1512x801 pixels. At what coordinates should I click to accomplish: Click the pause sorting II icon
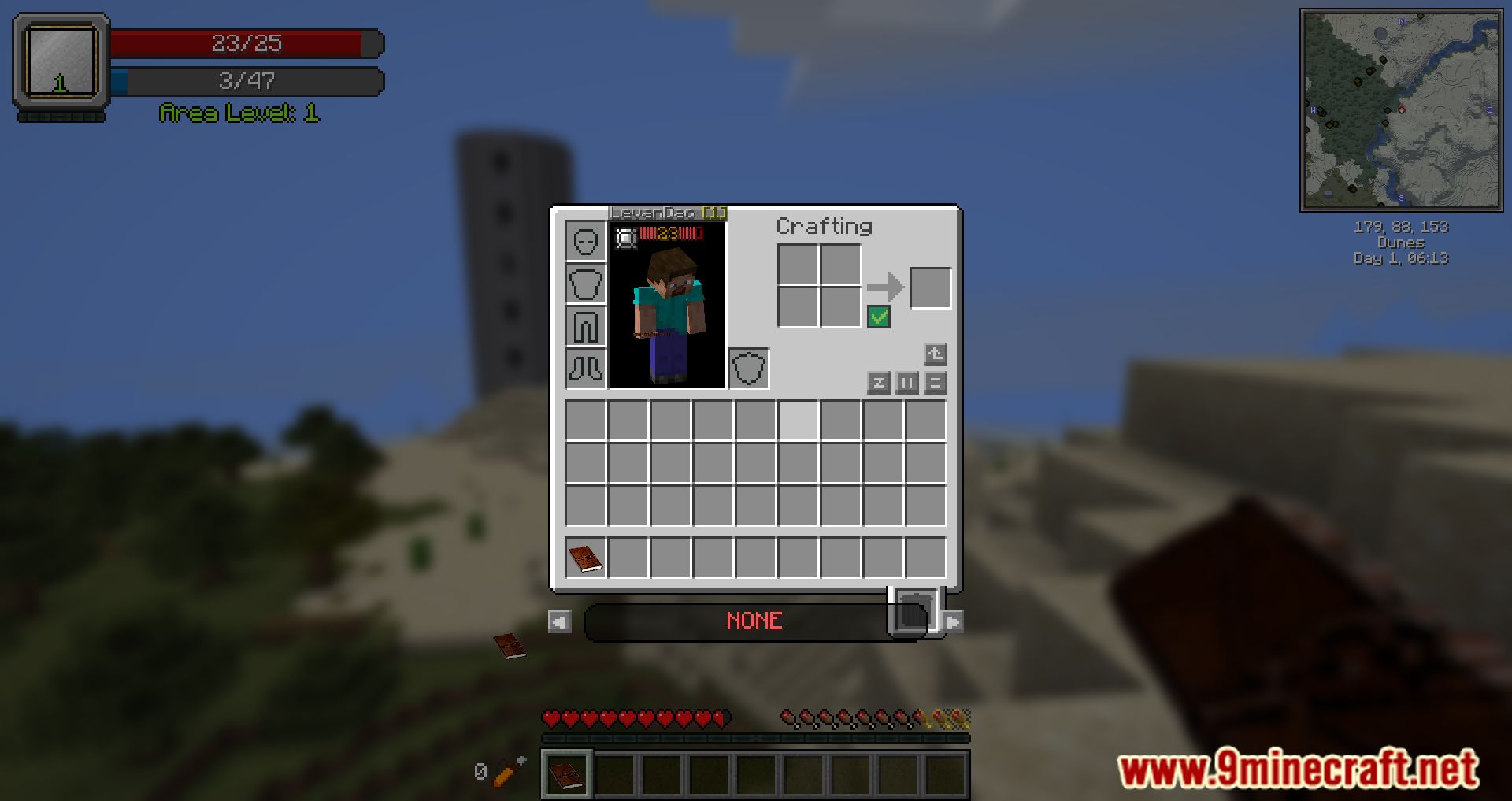[x=906, y=384]
